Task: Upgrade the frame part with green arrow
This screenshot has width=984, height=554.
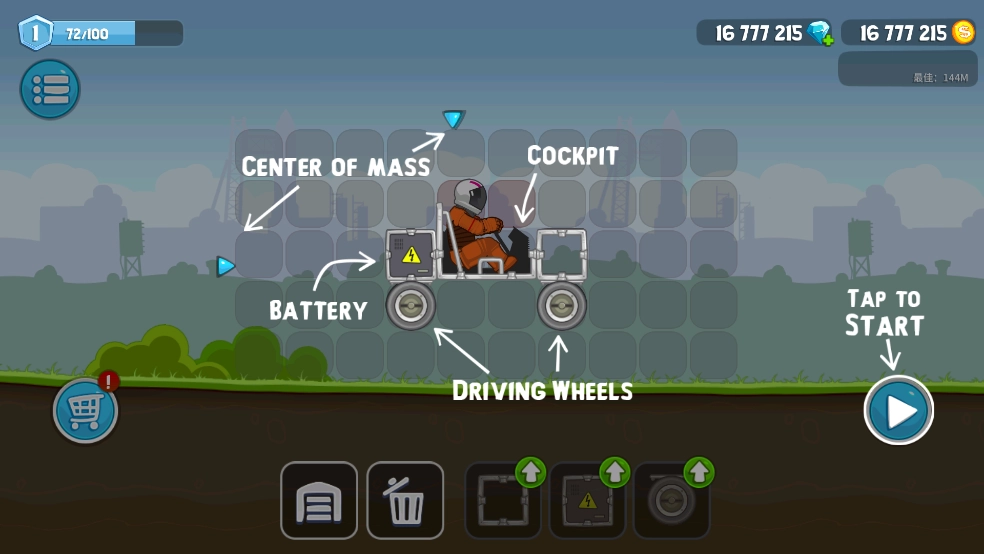Action: (x=530, y=471)
